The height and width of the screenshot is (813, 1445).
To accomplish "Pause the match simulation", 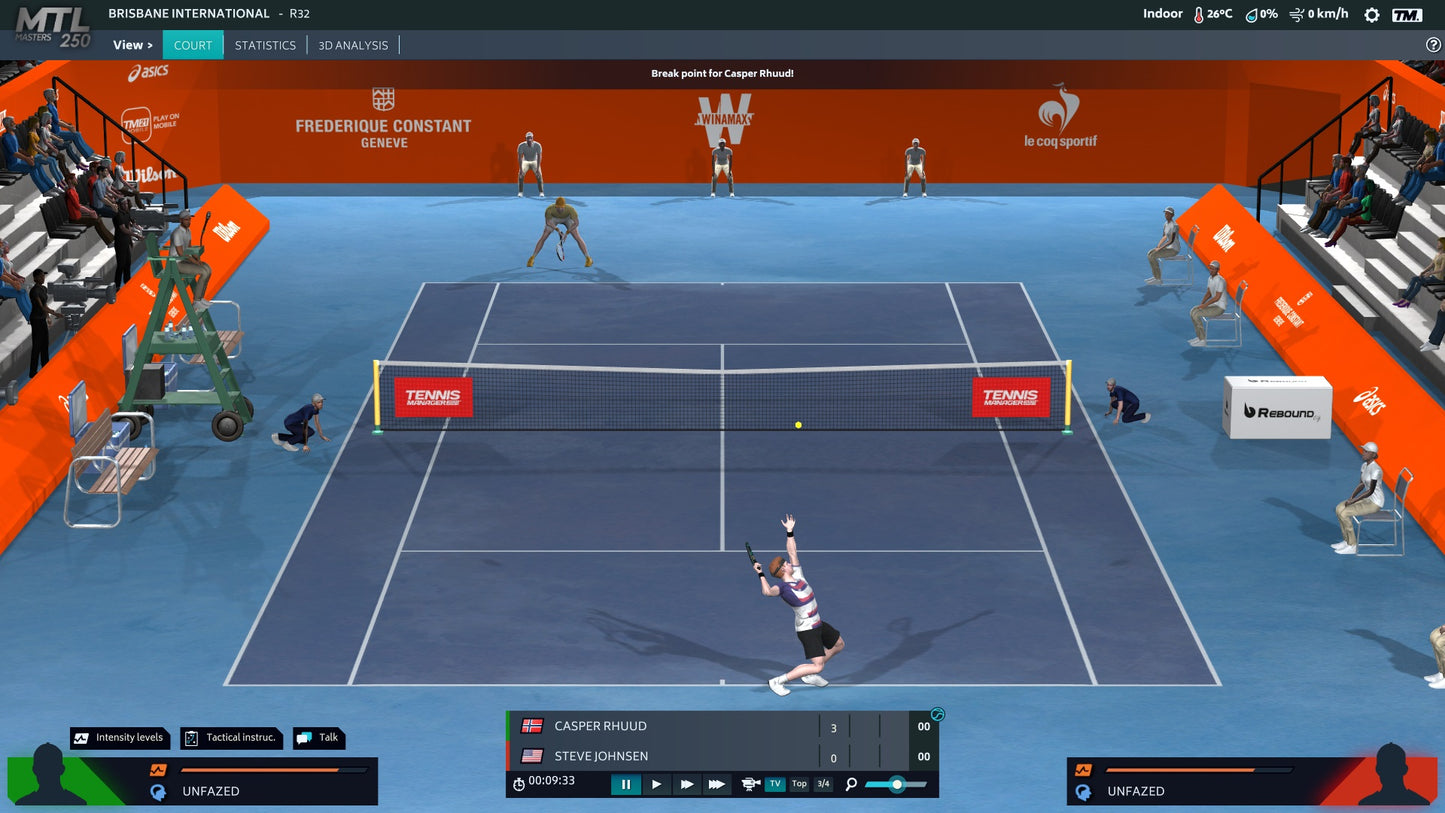I will click(x=626, y=785).
